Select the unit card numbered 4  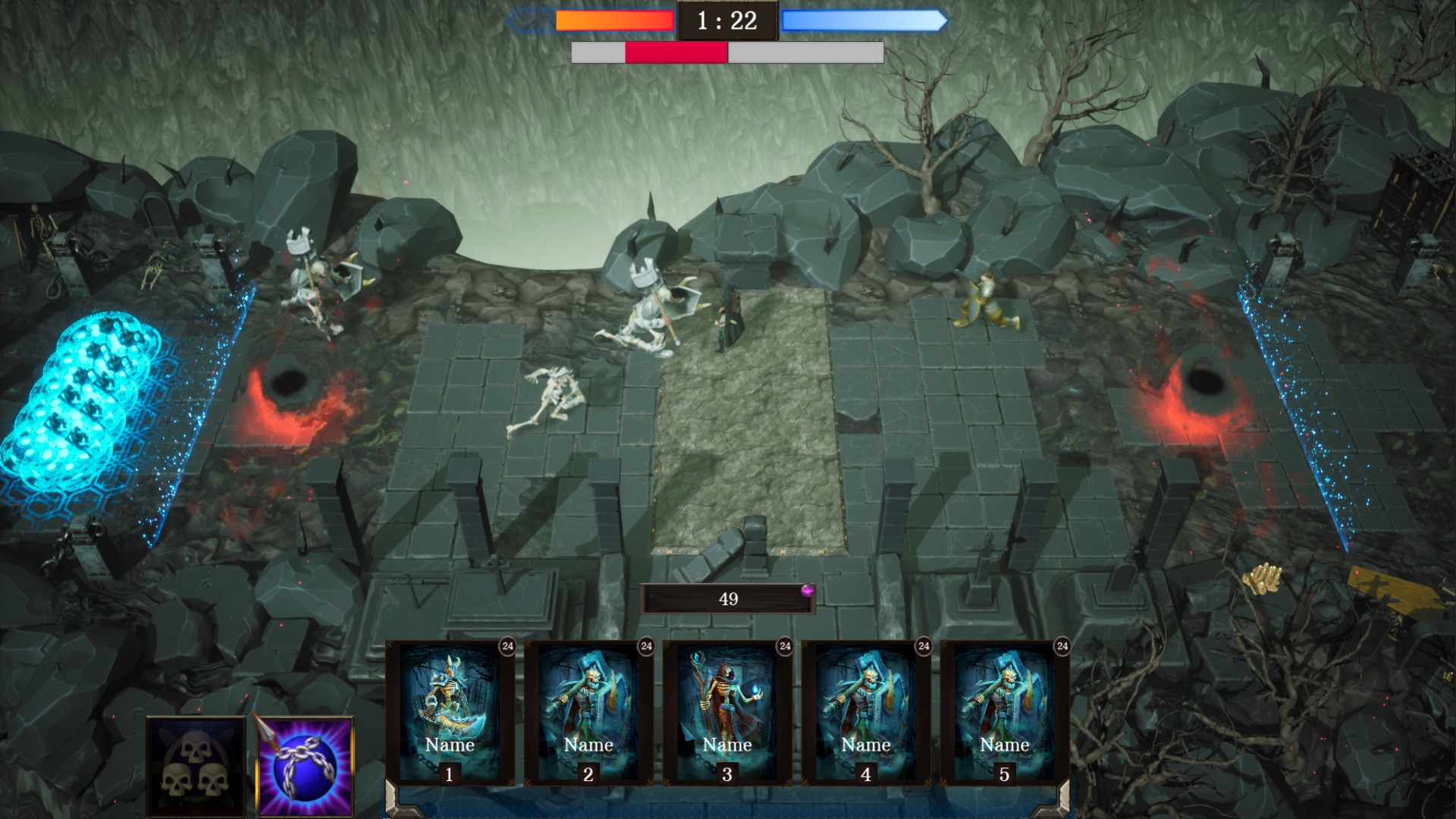(866, 713)
